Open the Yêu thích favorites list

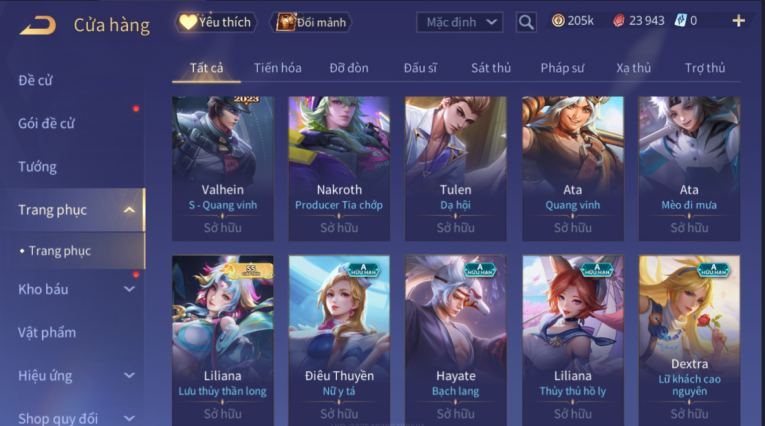215,21
